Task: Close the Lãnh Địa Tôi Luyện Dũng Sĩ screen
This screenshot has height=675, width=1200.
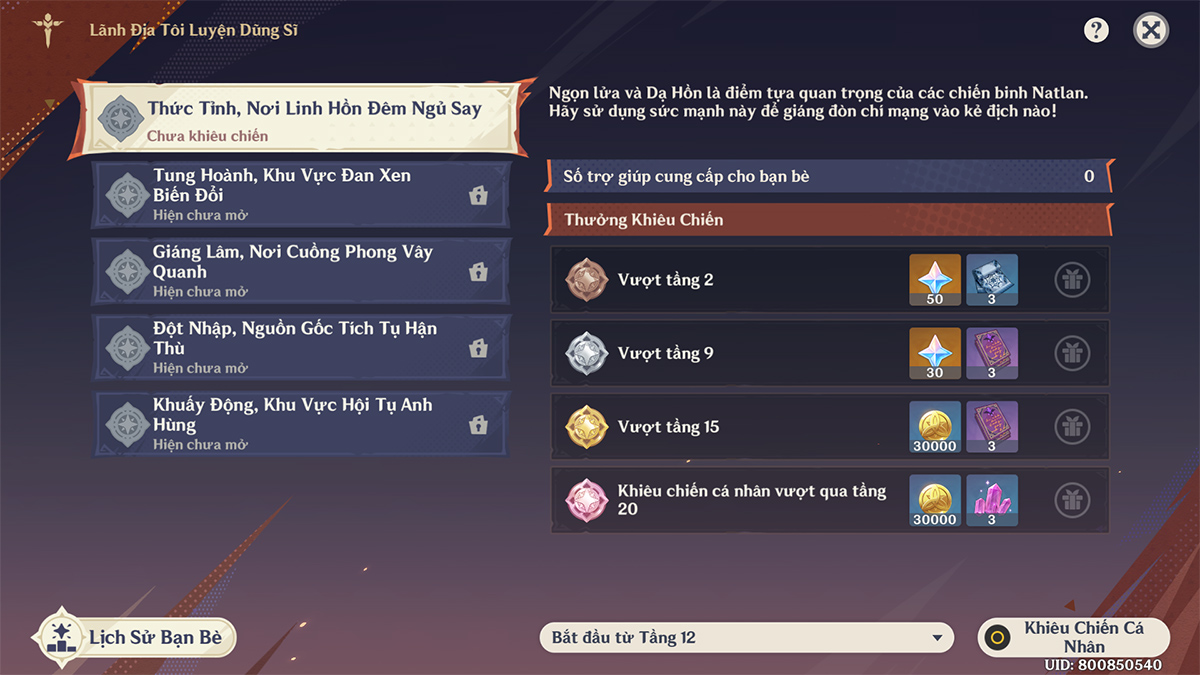Action: 1151,30
